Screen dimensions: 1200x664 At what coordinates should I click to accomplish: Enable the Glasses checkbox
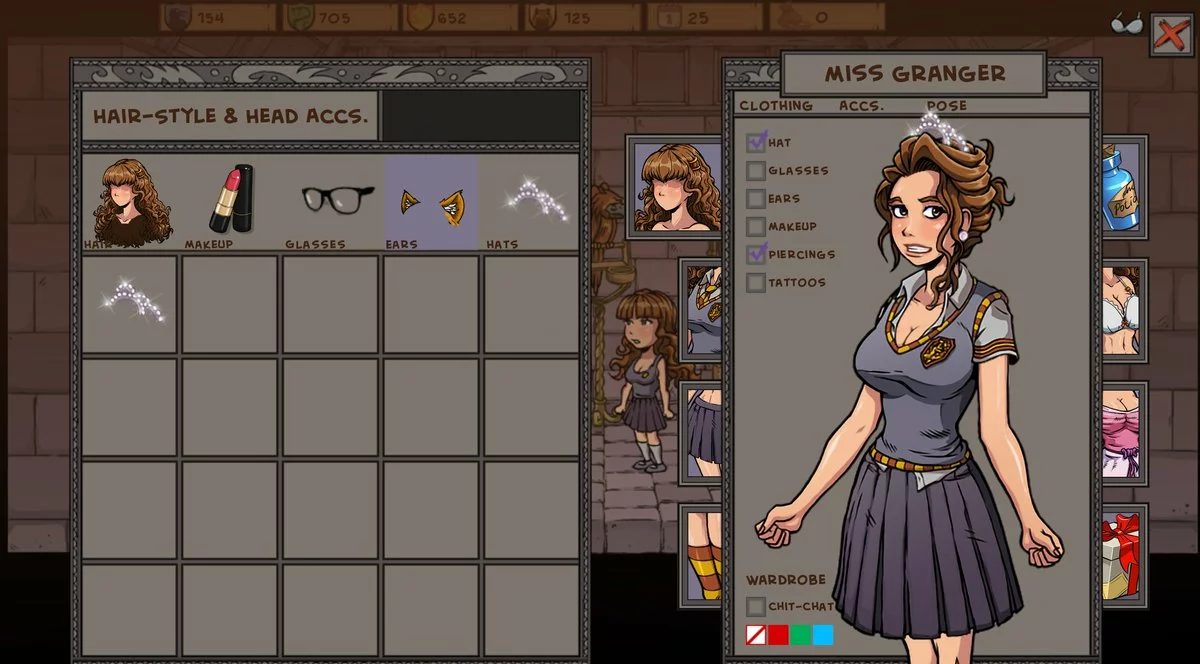pos(756,171)
